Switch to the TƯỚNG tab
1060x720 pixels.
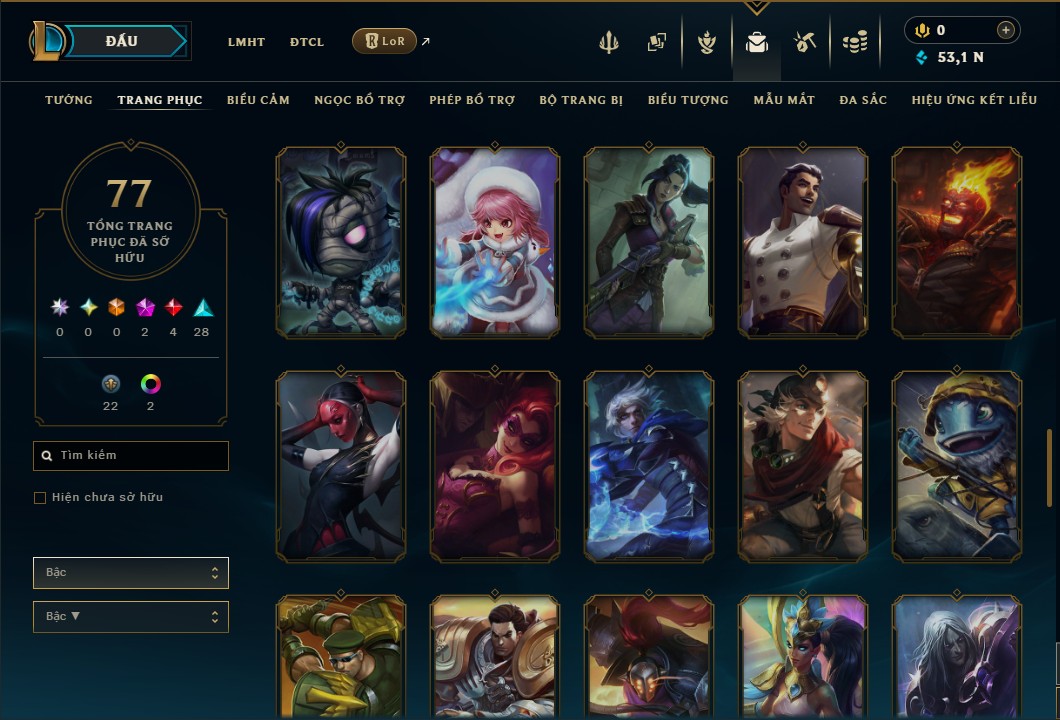click(69, 100)
